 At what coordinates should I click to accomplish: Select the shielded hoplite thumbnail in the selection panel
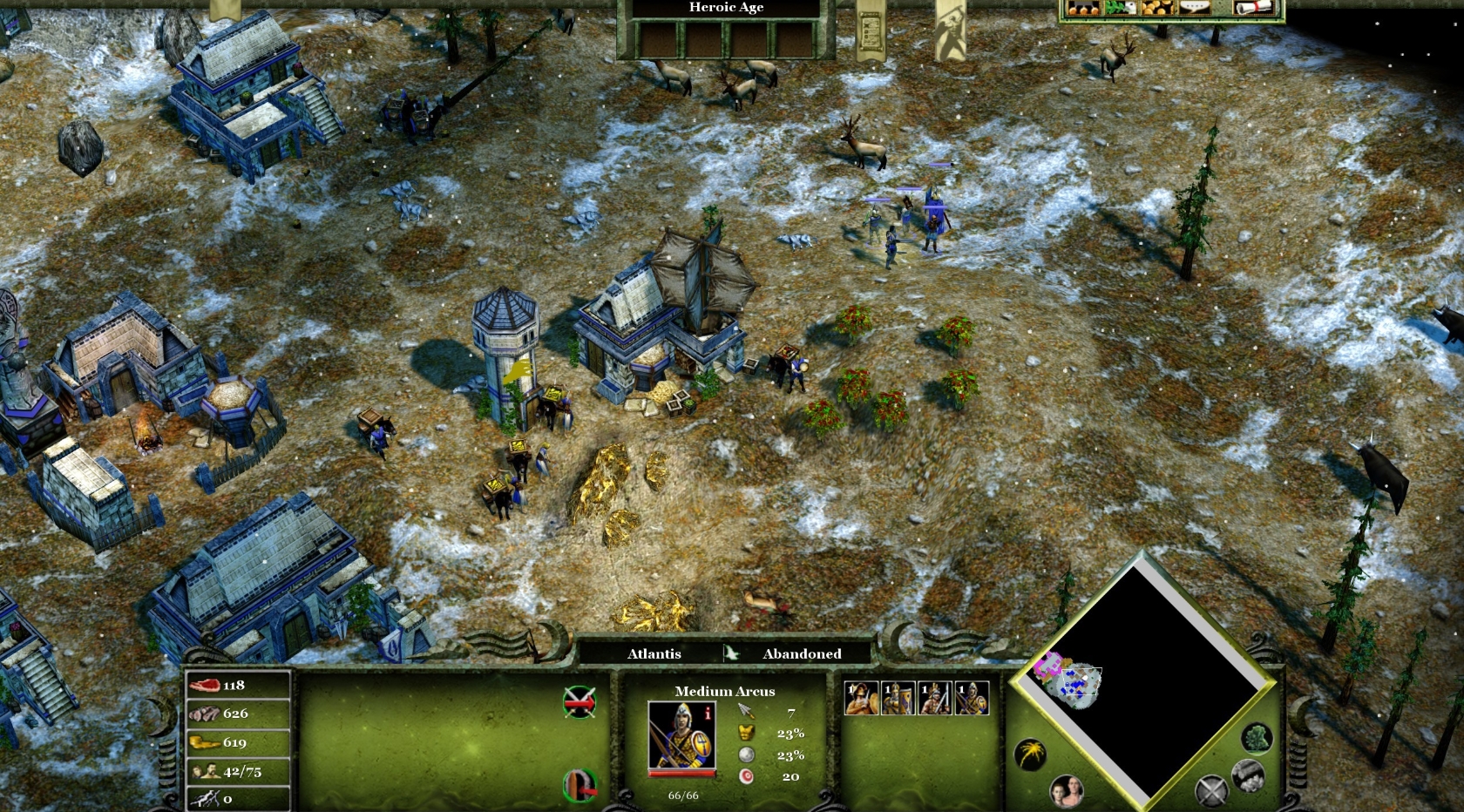899,697
